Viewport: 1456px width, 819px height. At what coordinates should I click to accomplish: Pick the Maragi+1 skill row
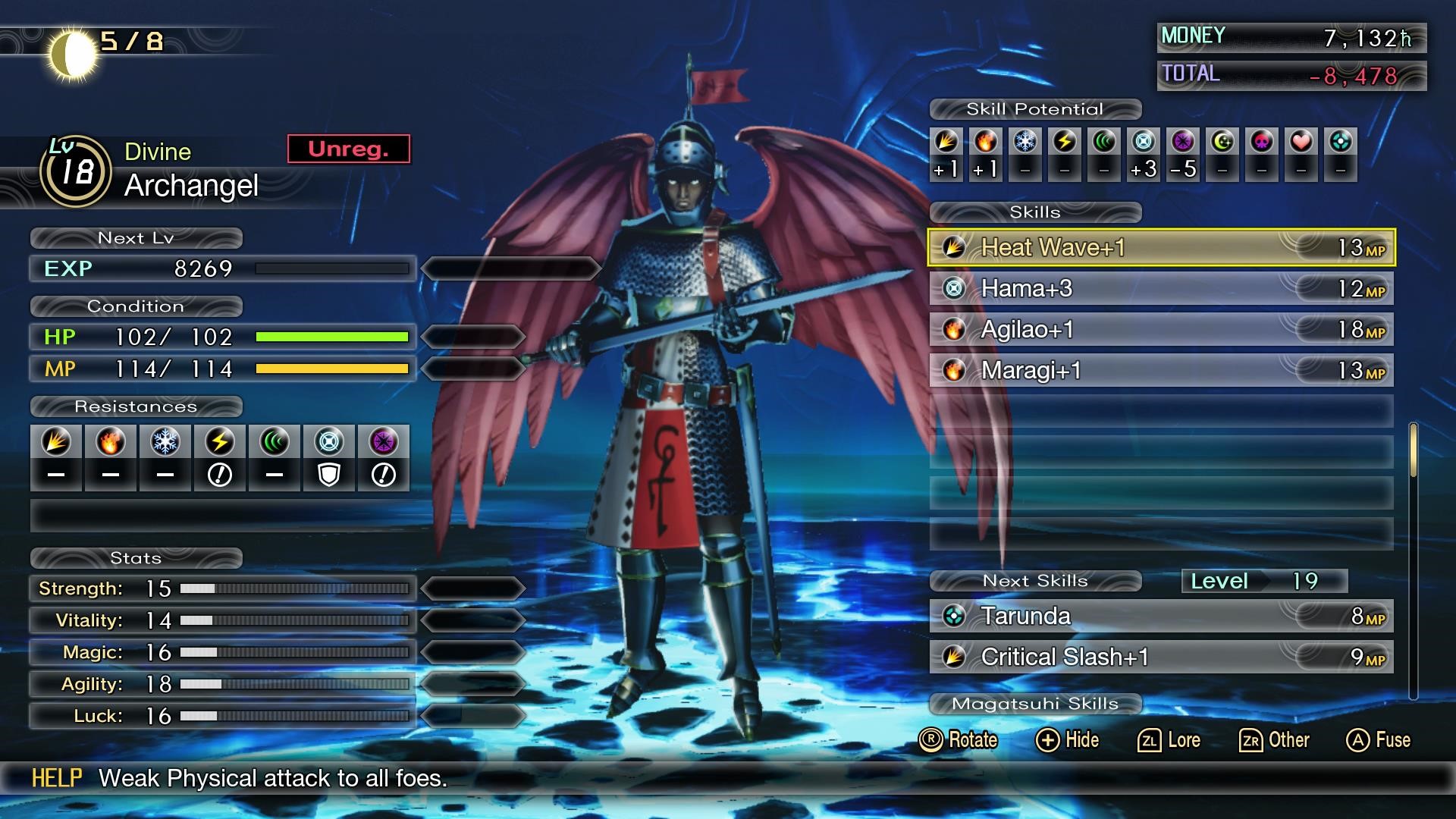[x=1160, y=370]
